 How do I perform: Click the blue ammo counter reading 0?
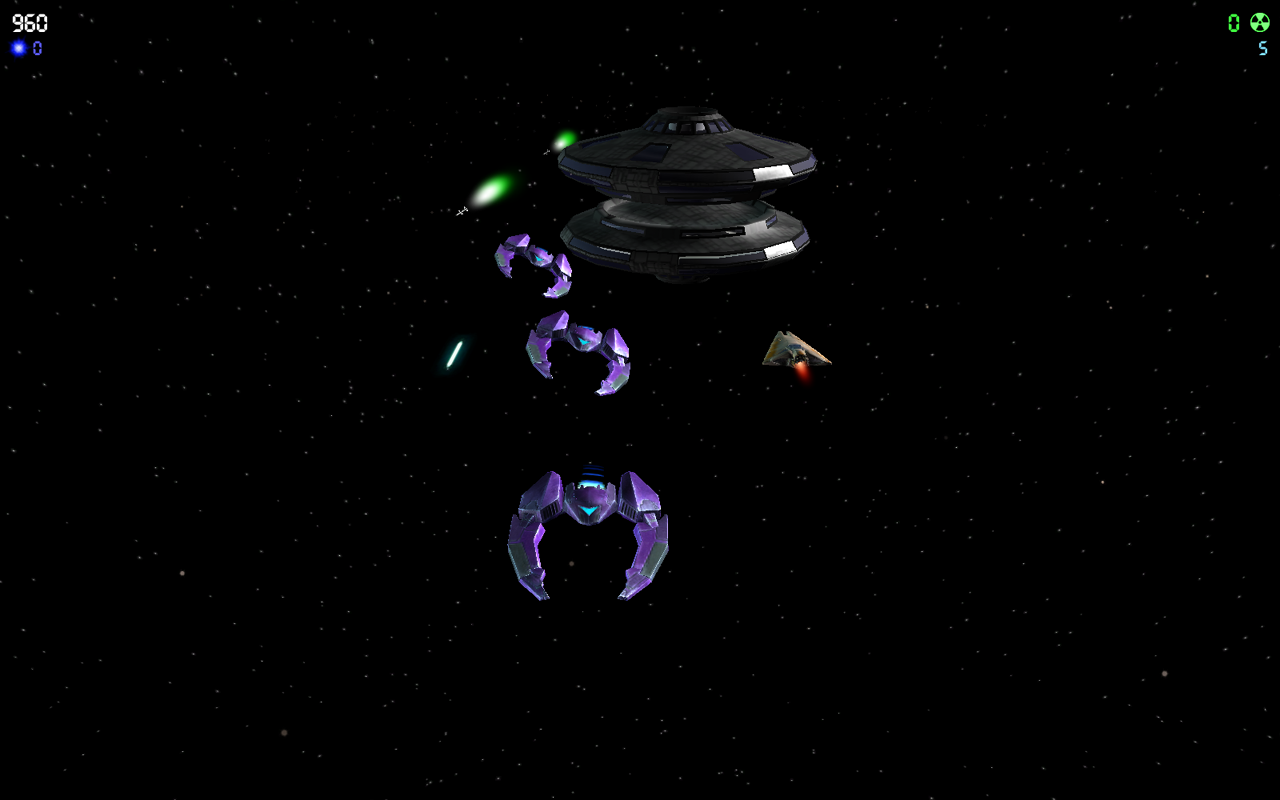37,47
